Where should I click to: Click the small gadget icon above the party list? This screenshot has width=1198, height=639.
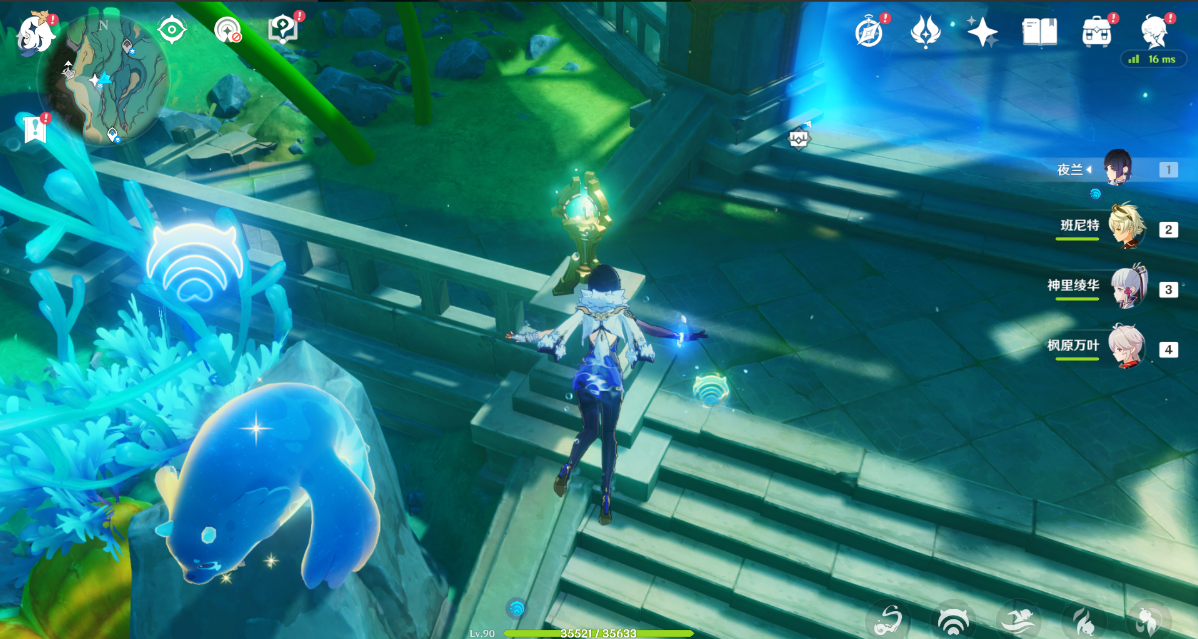(x=799, y=137)
